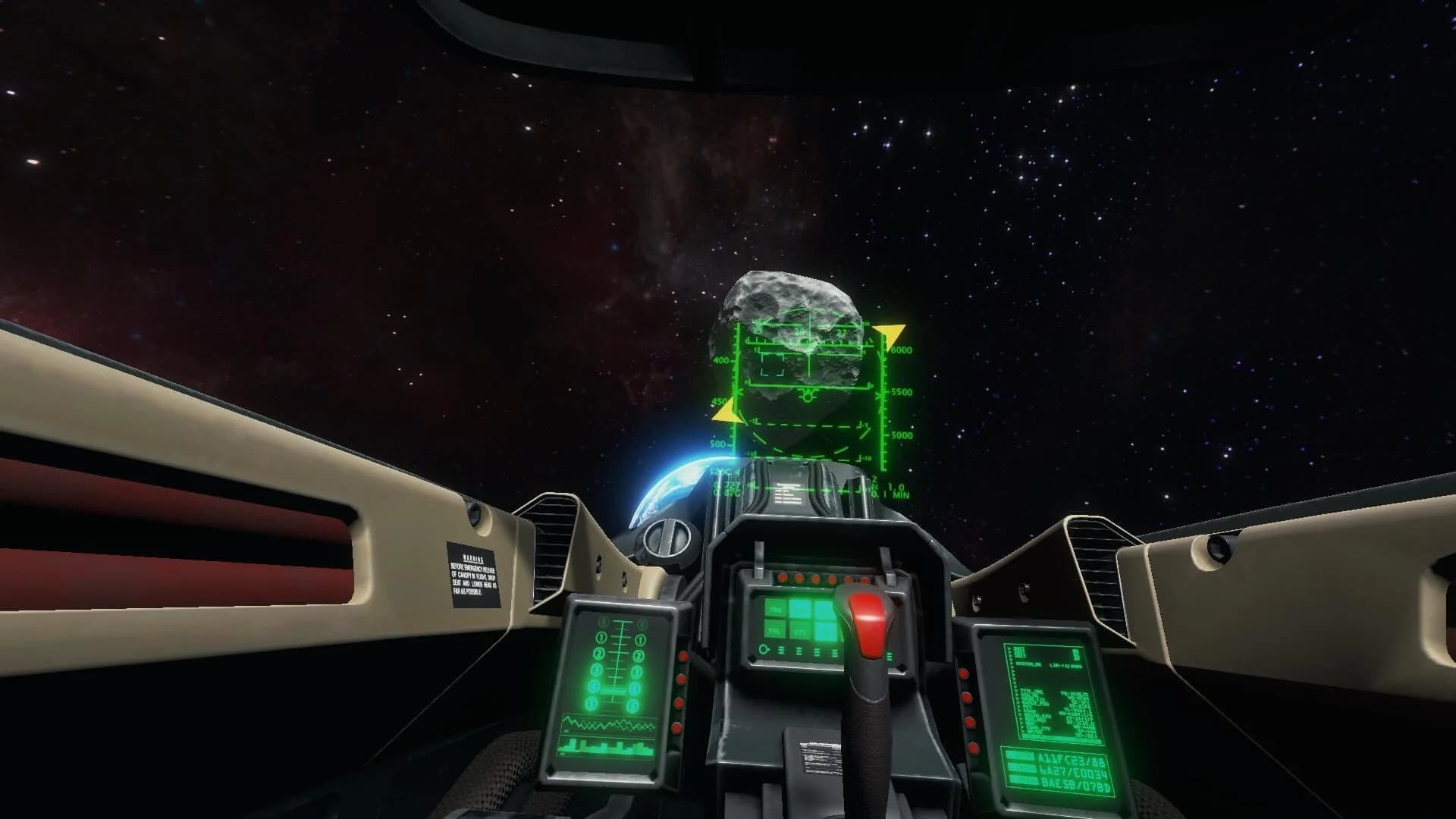This screenshot has width=1456, height=819.
Task: Select the YBA cell on the center touch panel
Action: [x=775, y=609]
